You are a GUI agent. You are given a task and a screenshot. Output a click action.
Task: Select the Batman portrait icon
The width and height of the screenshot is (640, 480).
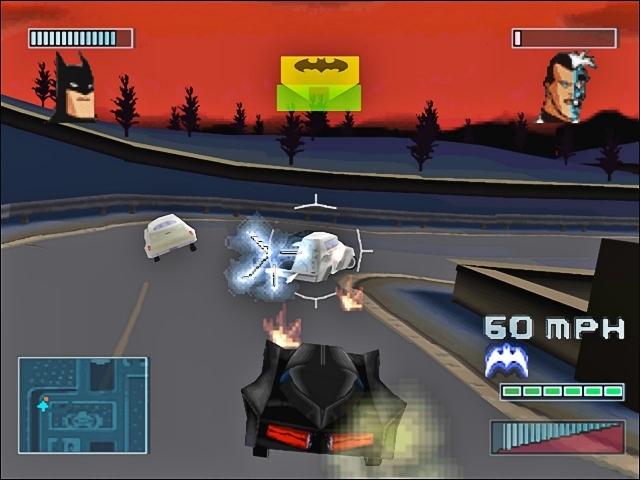(x=73, y=88)
